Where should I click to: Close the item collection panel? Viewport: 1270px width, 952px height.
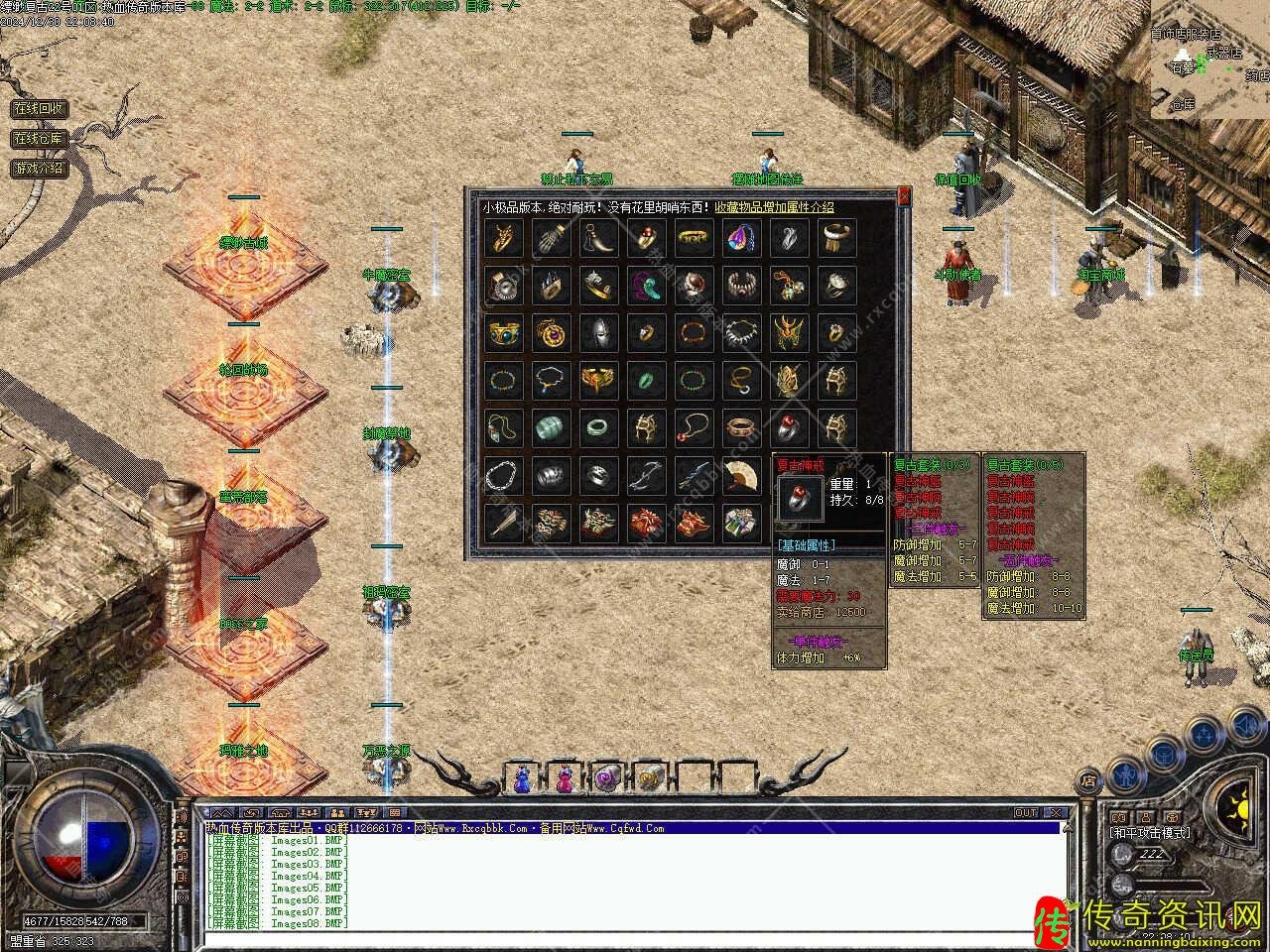pyautogui.click(x=904, y=197)
